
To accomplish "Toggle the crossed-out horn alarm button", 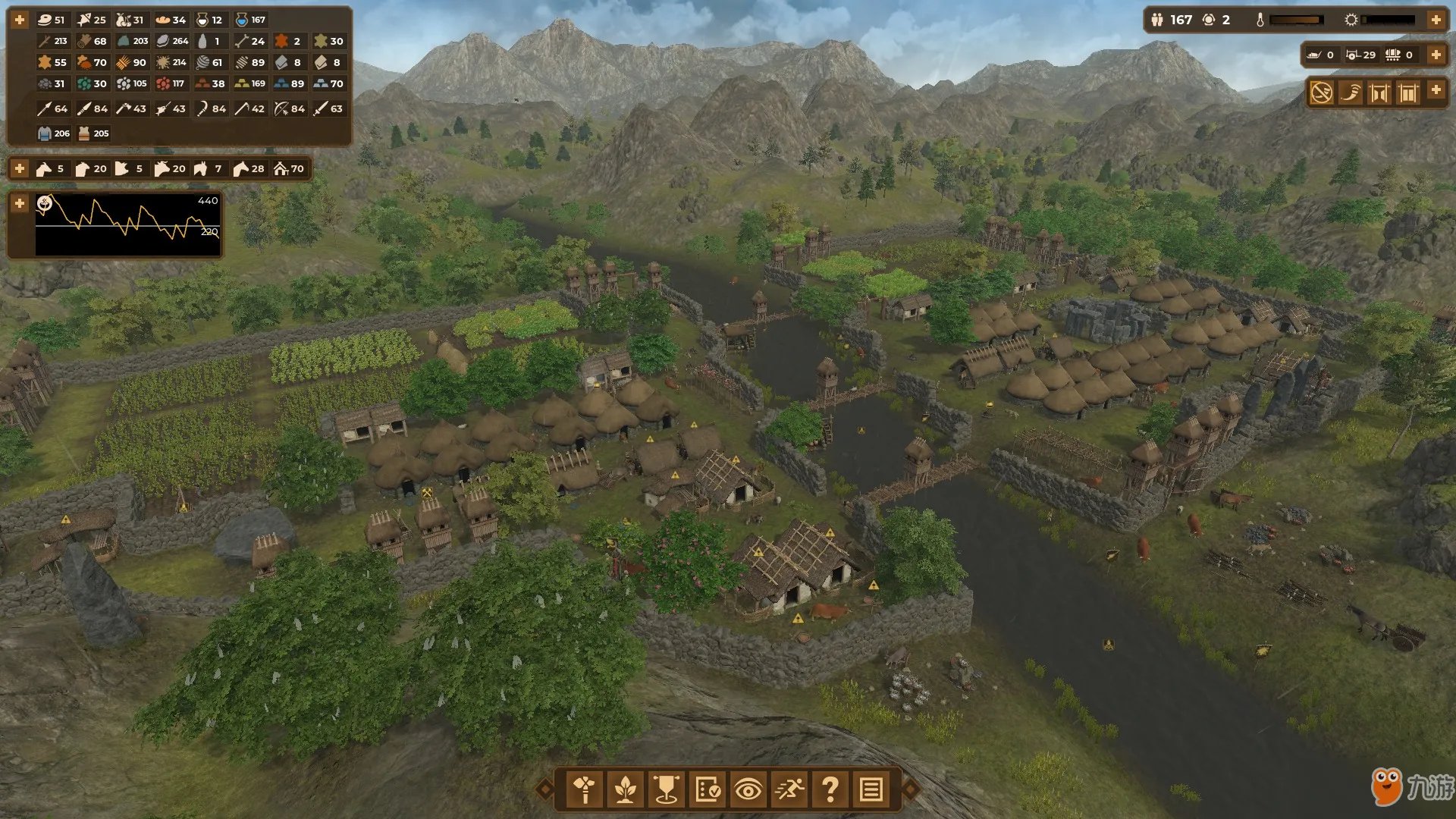I will 1322,93.
